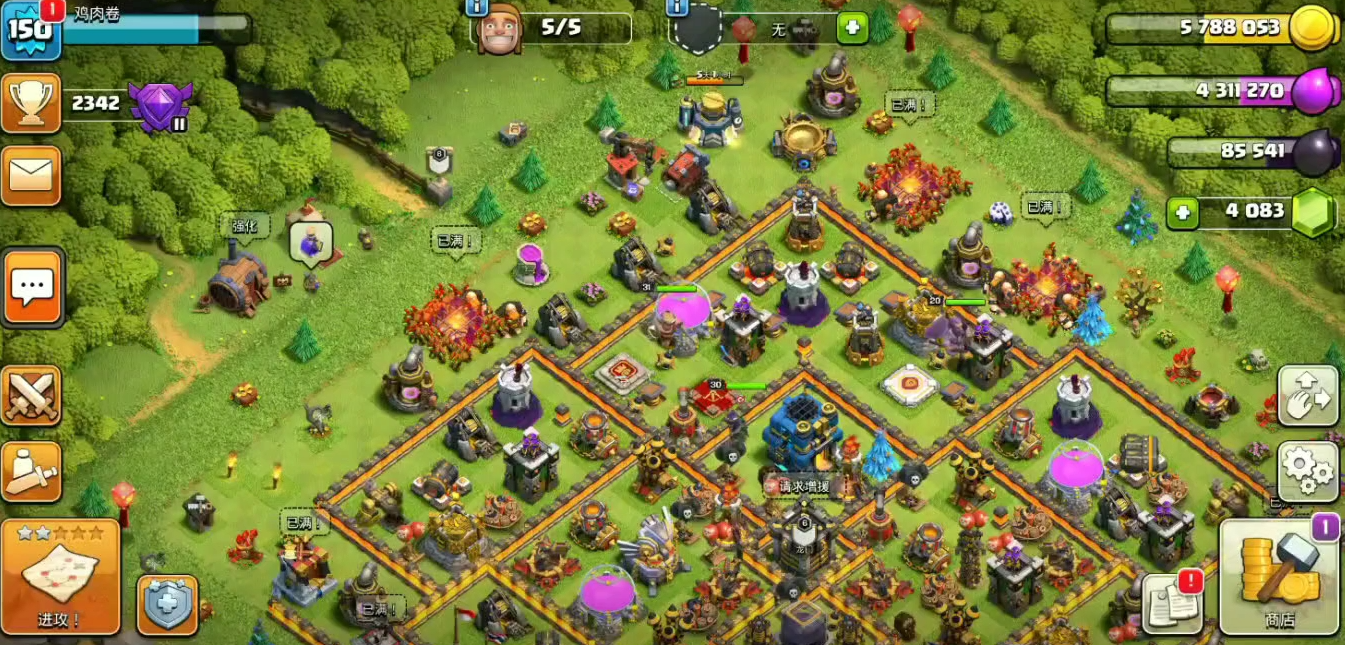Open the chat speech bubble panel
The height and width of the screenshot is (645, 1345).
tap(32, 287)
